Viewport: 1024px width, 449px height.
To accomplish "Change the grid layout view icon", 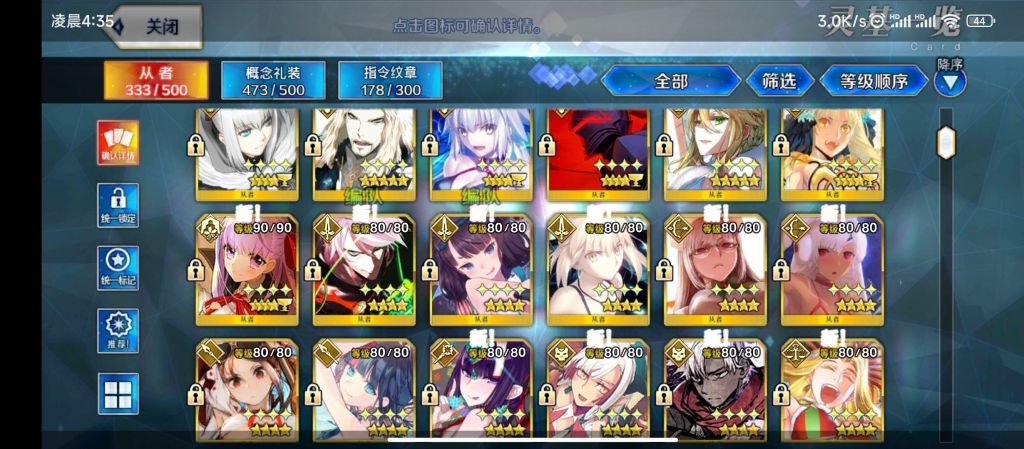I will [x=118, y=393].
